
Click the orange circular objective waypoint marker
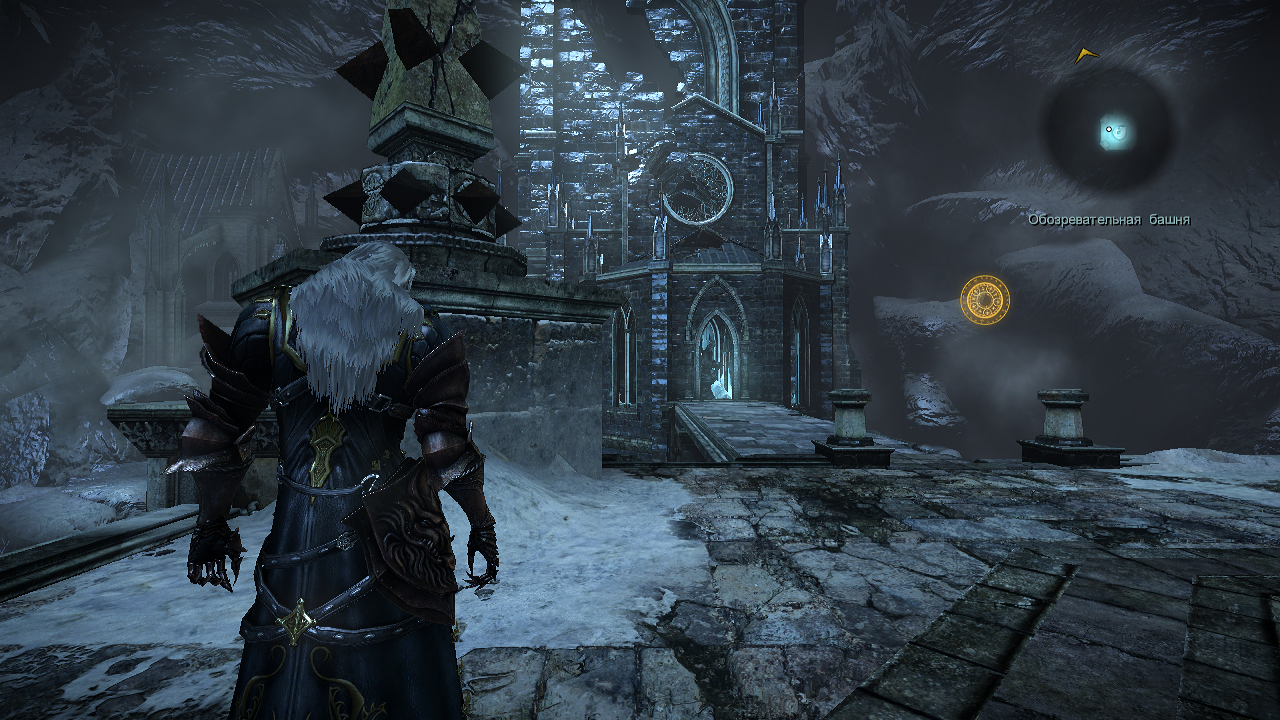click(x=985, y=299)
